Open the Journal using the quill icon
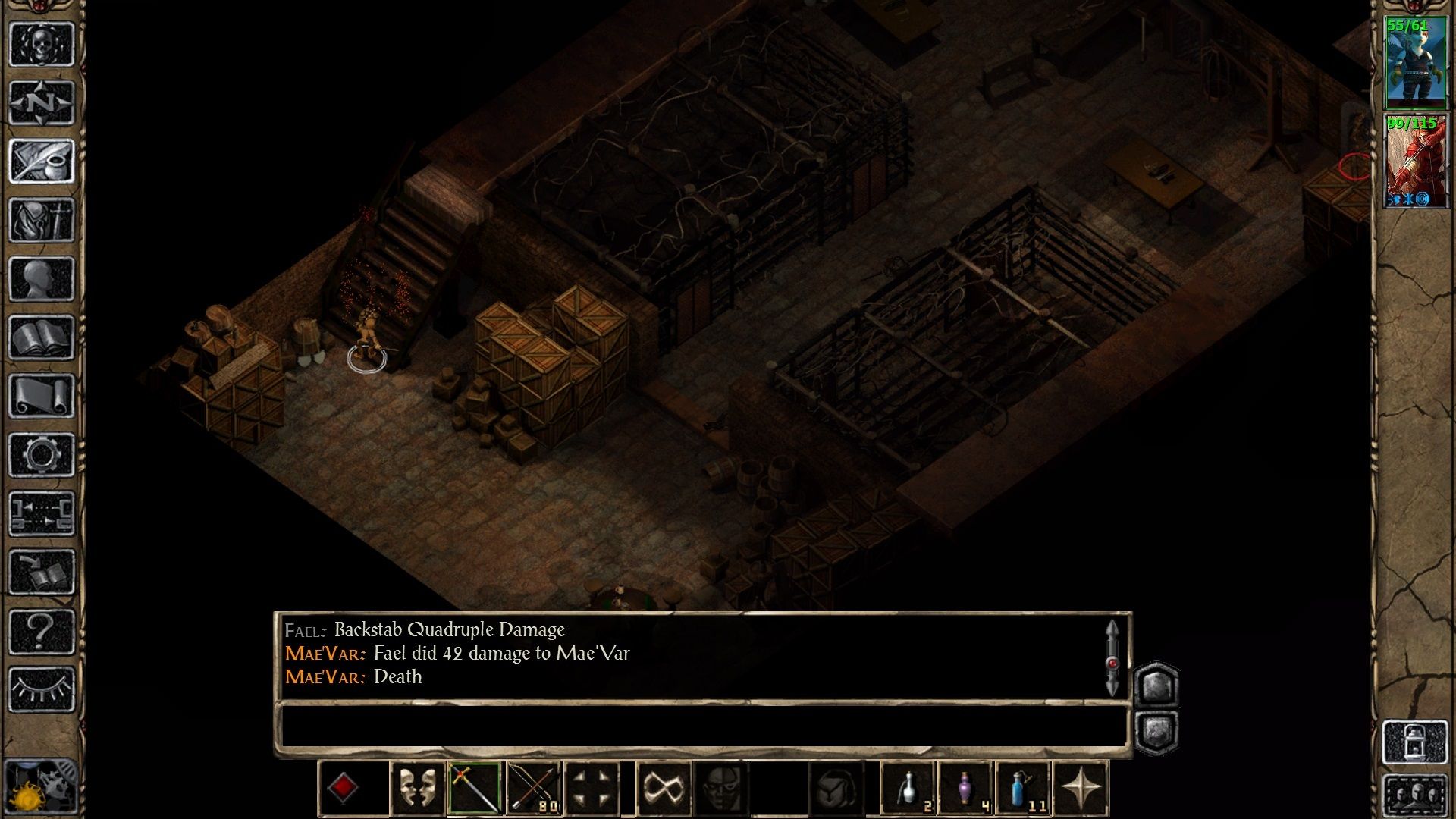1456x819 pixels. (42, 159)
